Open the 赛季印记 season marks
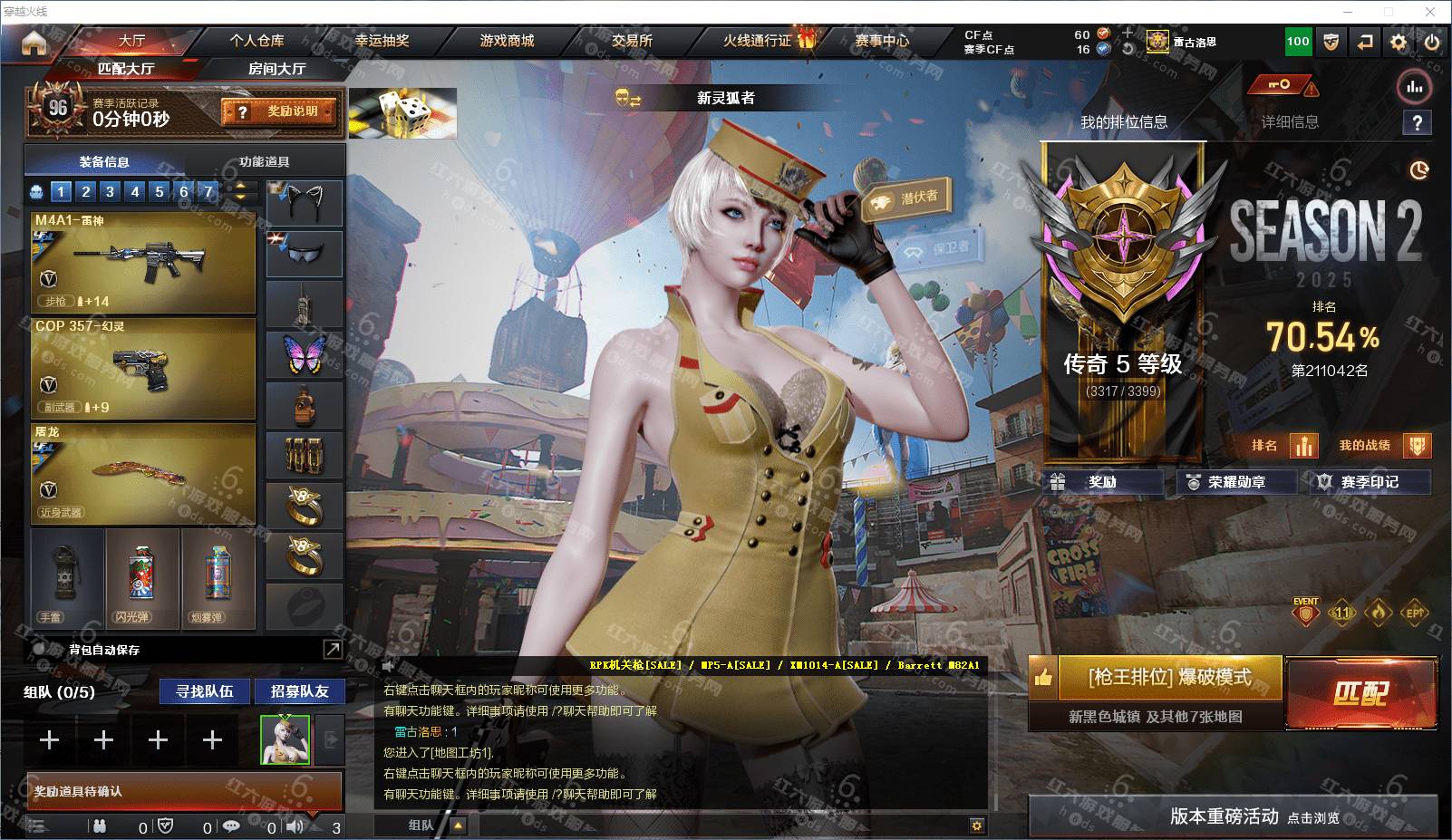The image size is (1452, 840). click(x=1370, y=482)
